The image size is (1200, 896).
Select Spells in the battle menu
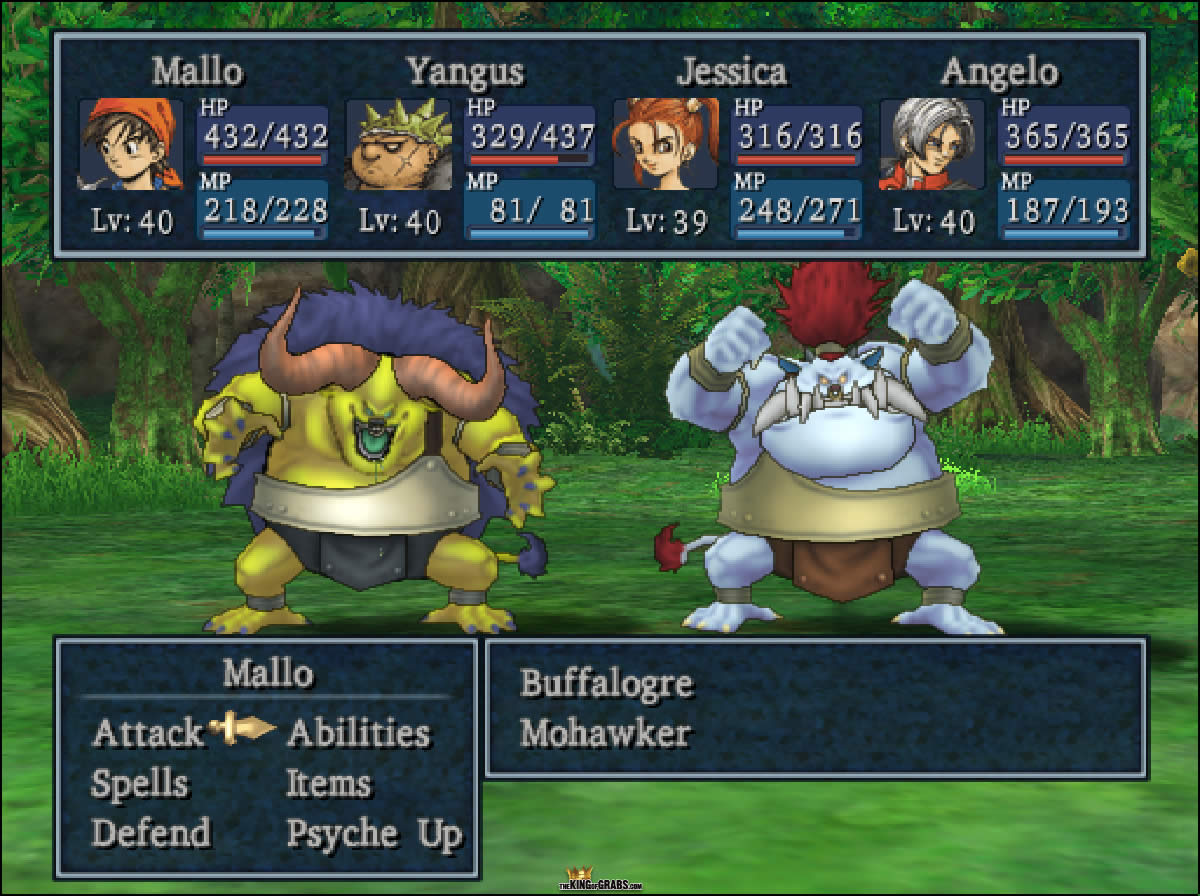[139, 783]
